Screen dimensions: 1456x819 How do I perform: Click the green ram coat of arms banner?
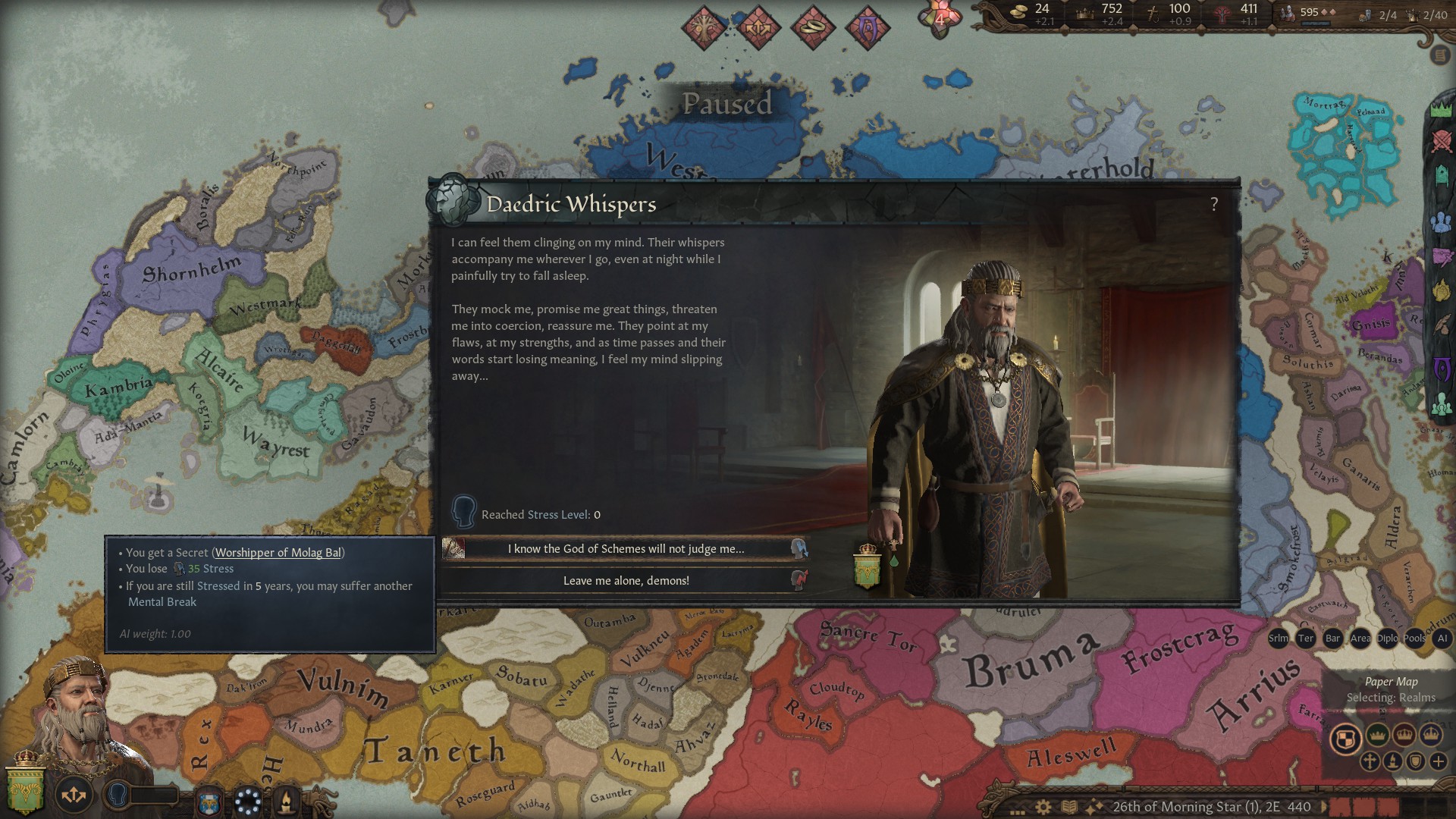(x=26, y=789)
